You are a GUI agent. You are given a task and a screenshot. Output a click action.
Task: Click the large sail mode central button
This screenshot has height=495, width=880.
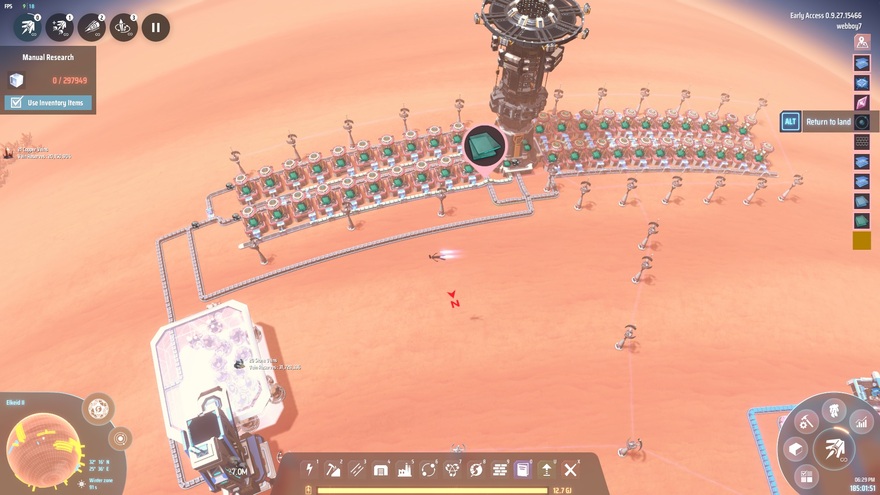pyautogui.click(x=832, y=450)
